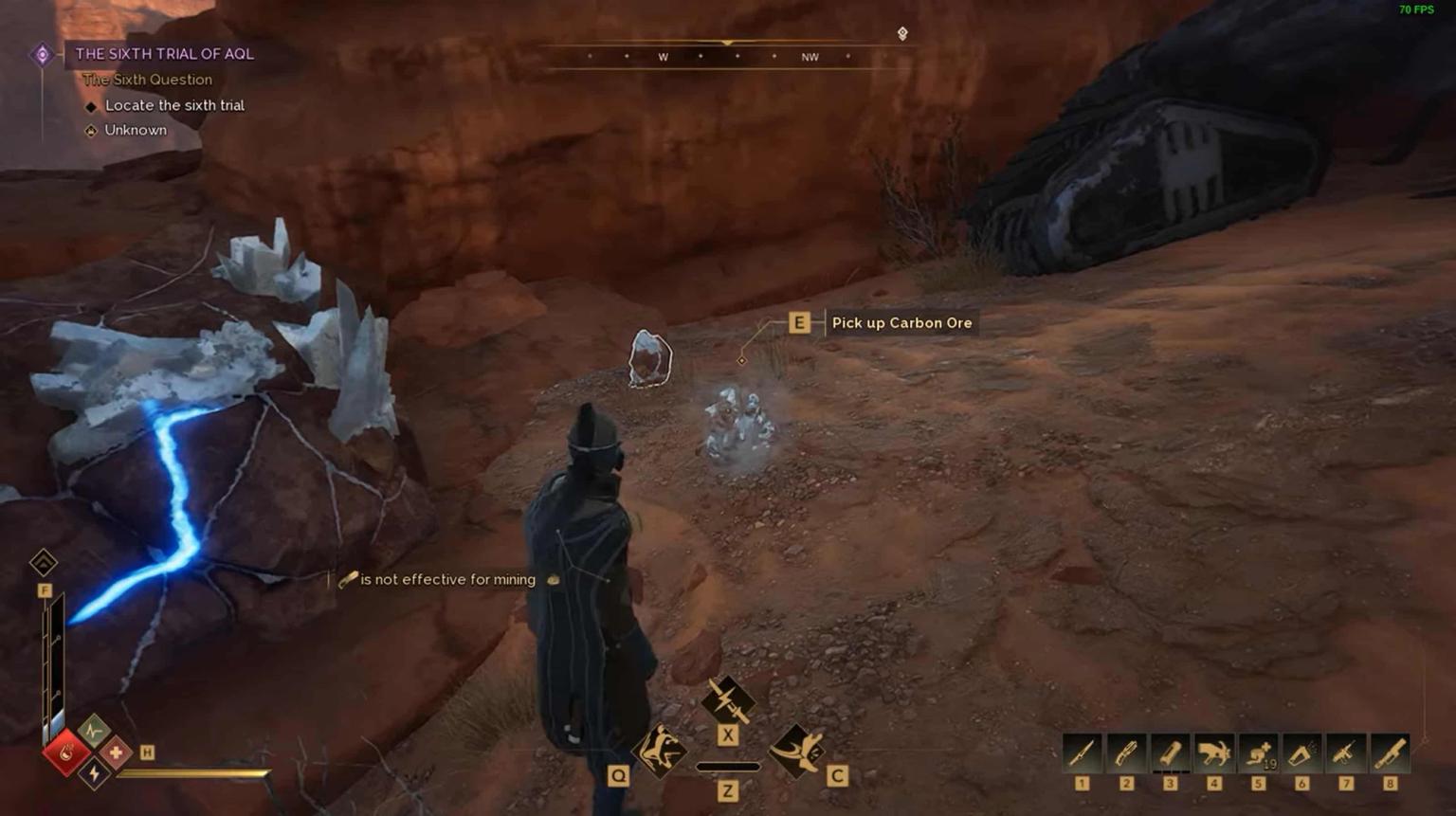Image resolution: width=1456 pixels, height=816 pixels.
Task: Expand the Unknown quest objective entry
Action: click(134, 129)
